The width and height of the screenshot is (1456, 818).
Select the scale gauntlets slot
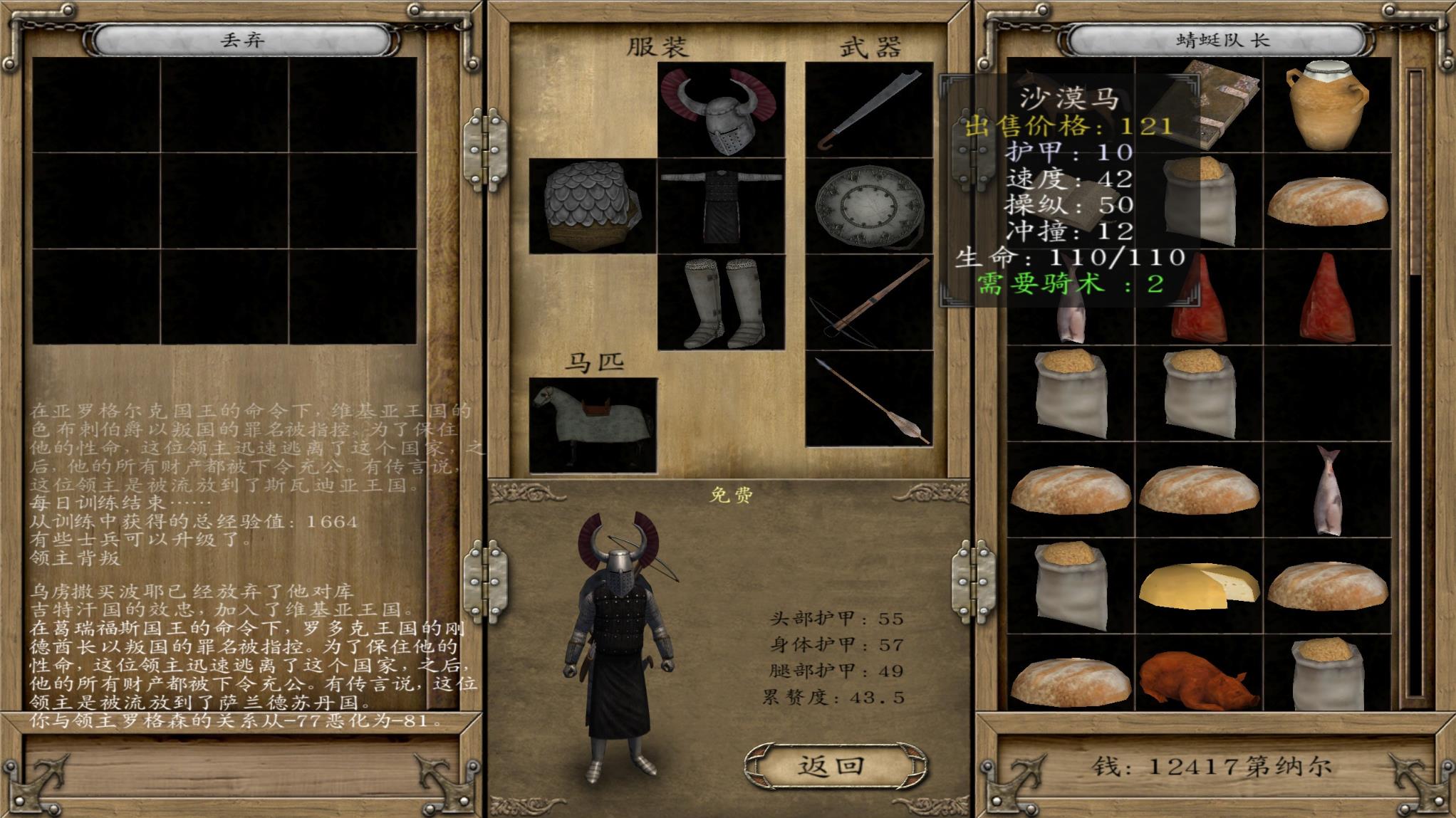click(x=592, y=206)
